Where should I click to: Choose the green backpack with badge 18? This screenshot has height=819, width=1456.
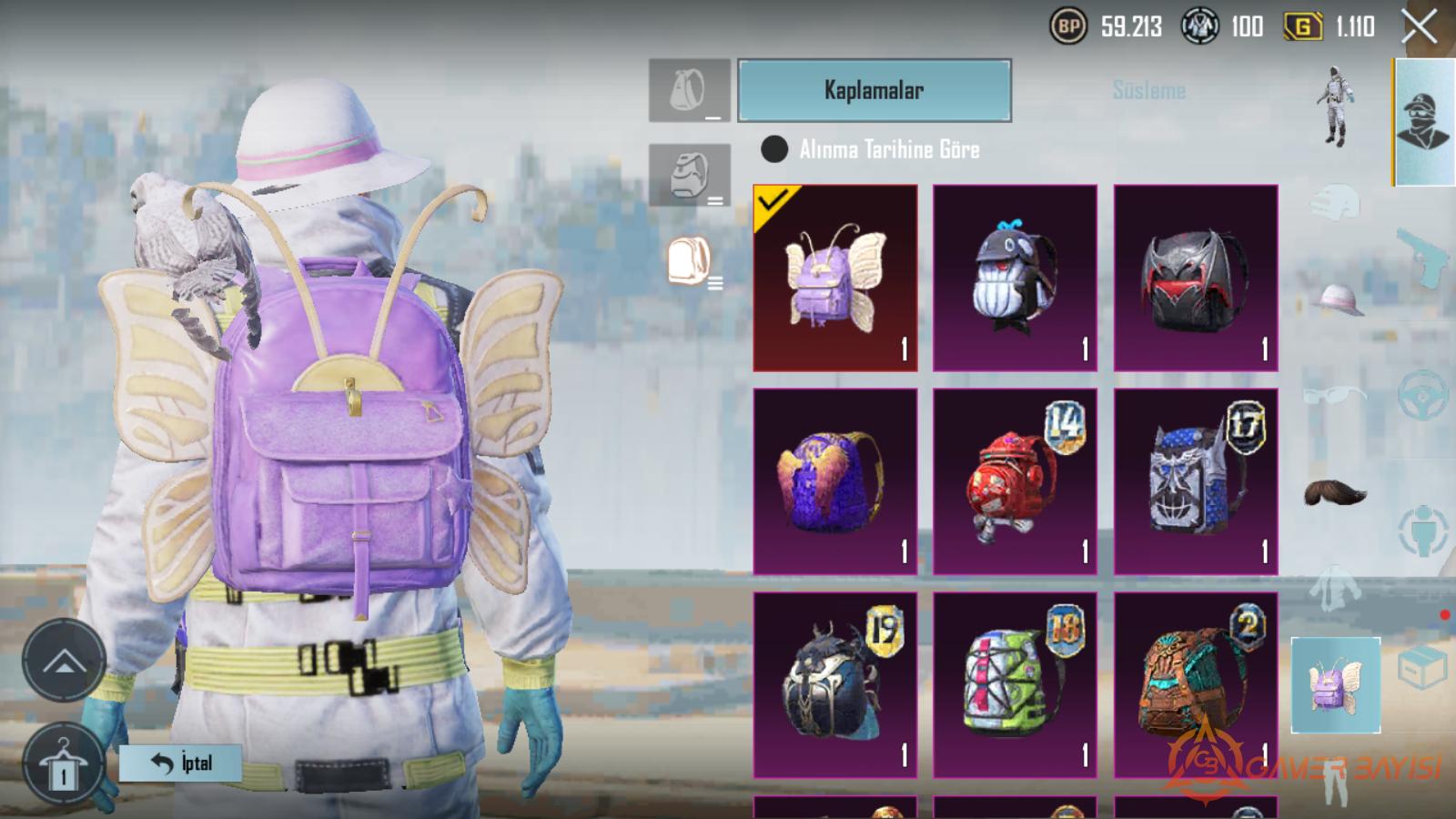tap(1015, 684)
